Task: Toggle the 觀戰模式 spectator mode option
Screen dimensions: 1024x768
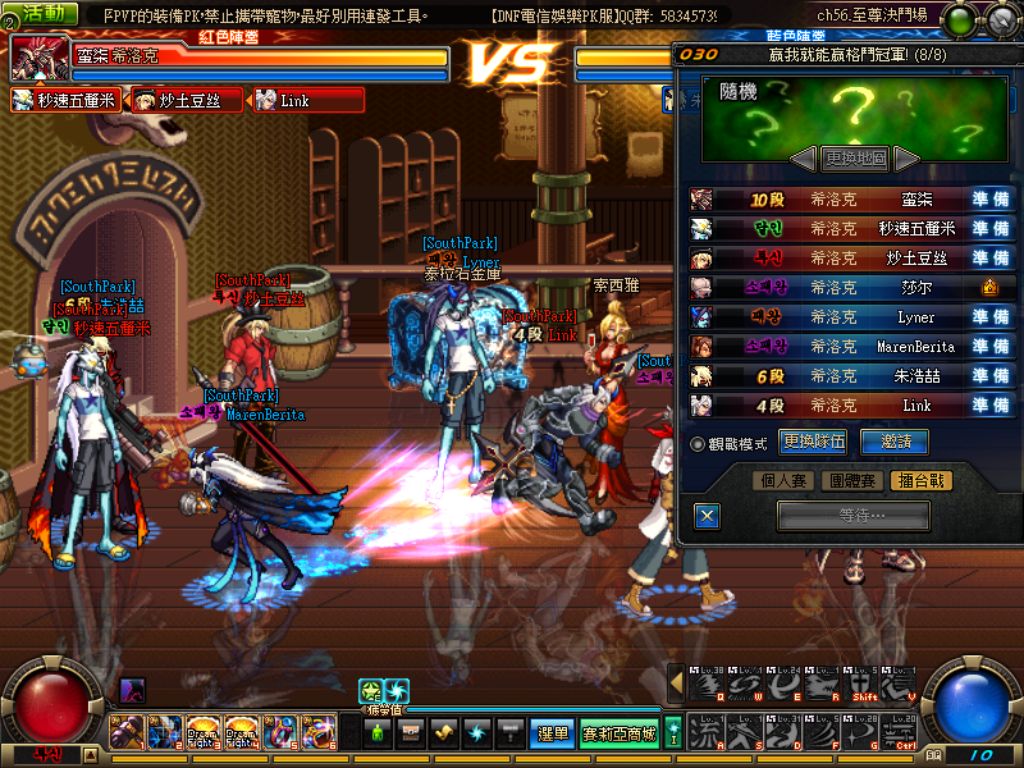Action: [x=698, y=443]
